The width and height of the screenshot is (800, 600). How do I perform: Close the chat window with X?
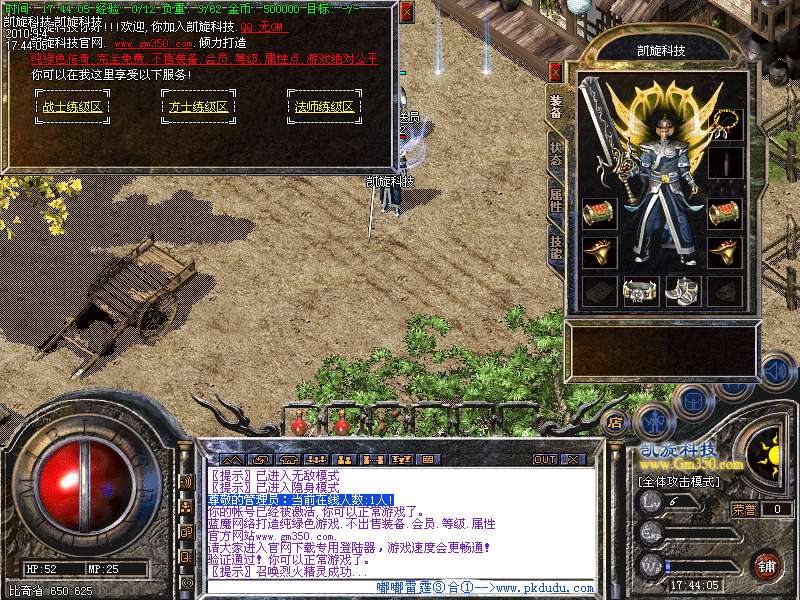[573, 459]
